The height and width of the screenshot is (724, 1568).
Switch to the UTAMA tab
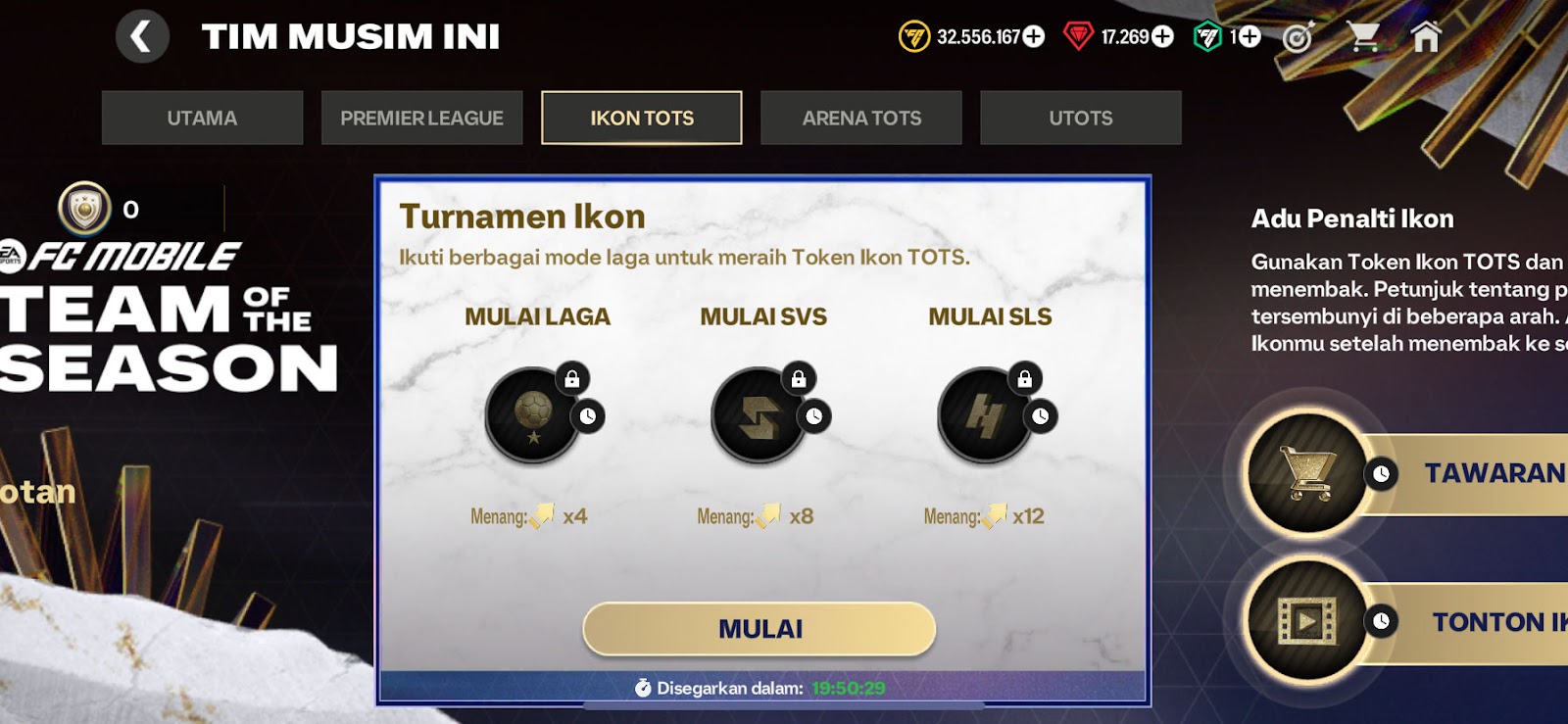click(x=202, y=119)
